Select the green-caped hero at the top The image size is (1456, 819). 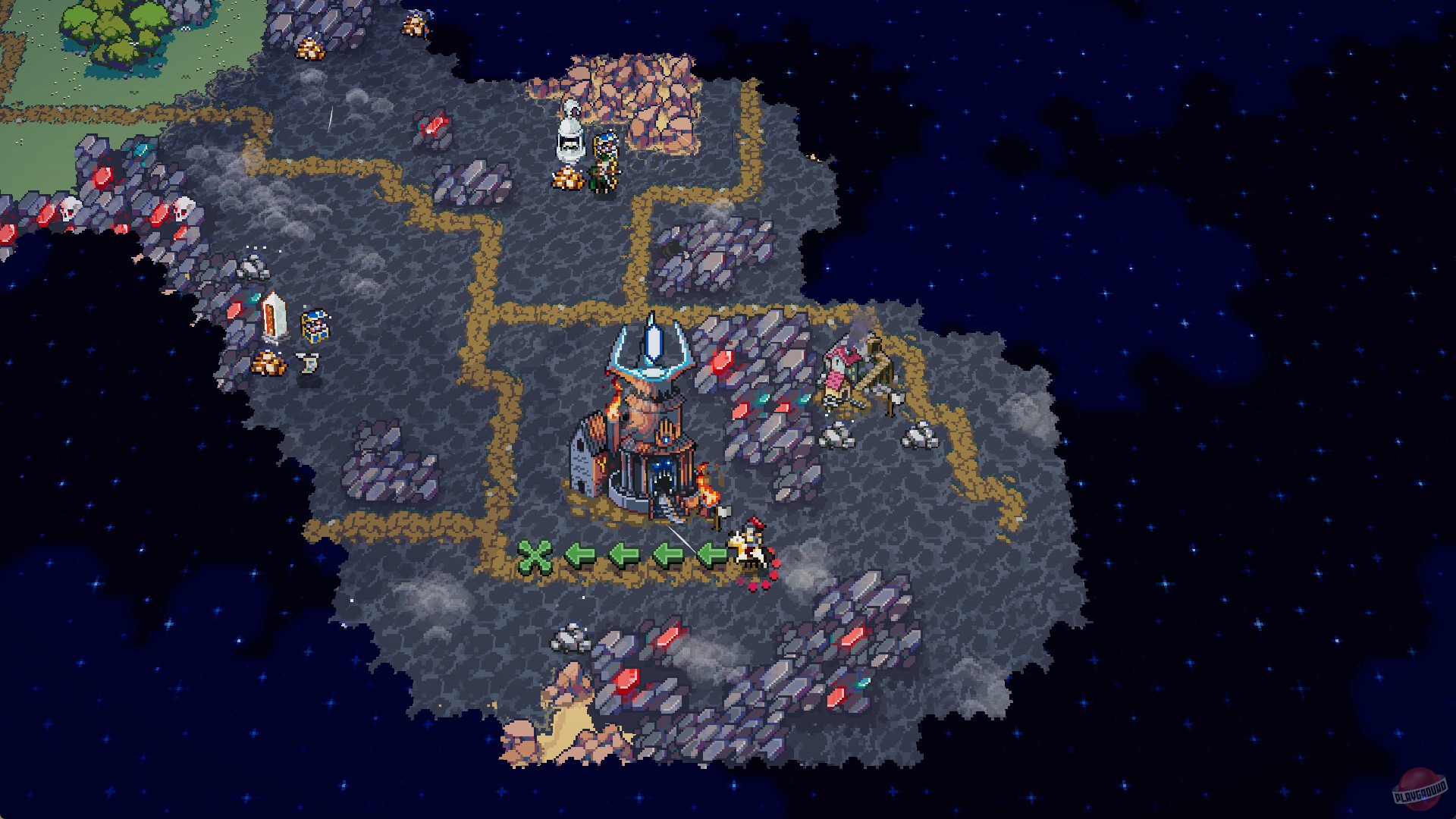pos(603,163)
